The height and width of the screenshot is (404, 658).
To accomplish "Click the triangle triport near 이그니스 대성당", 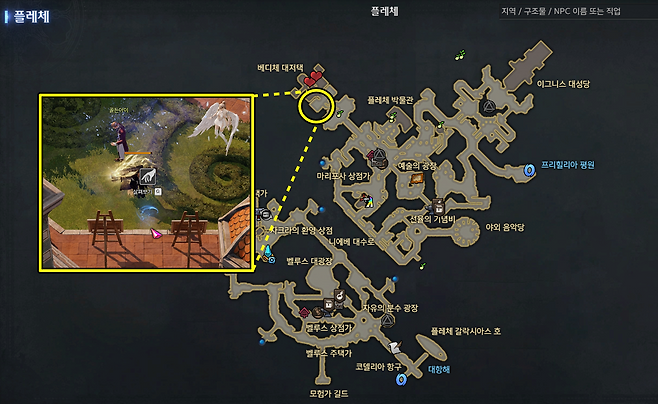I will coord(489,106).
